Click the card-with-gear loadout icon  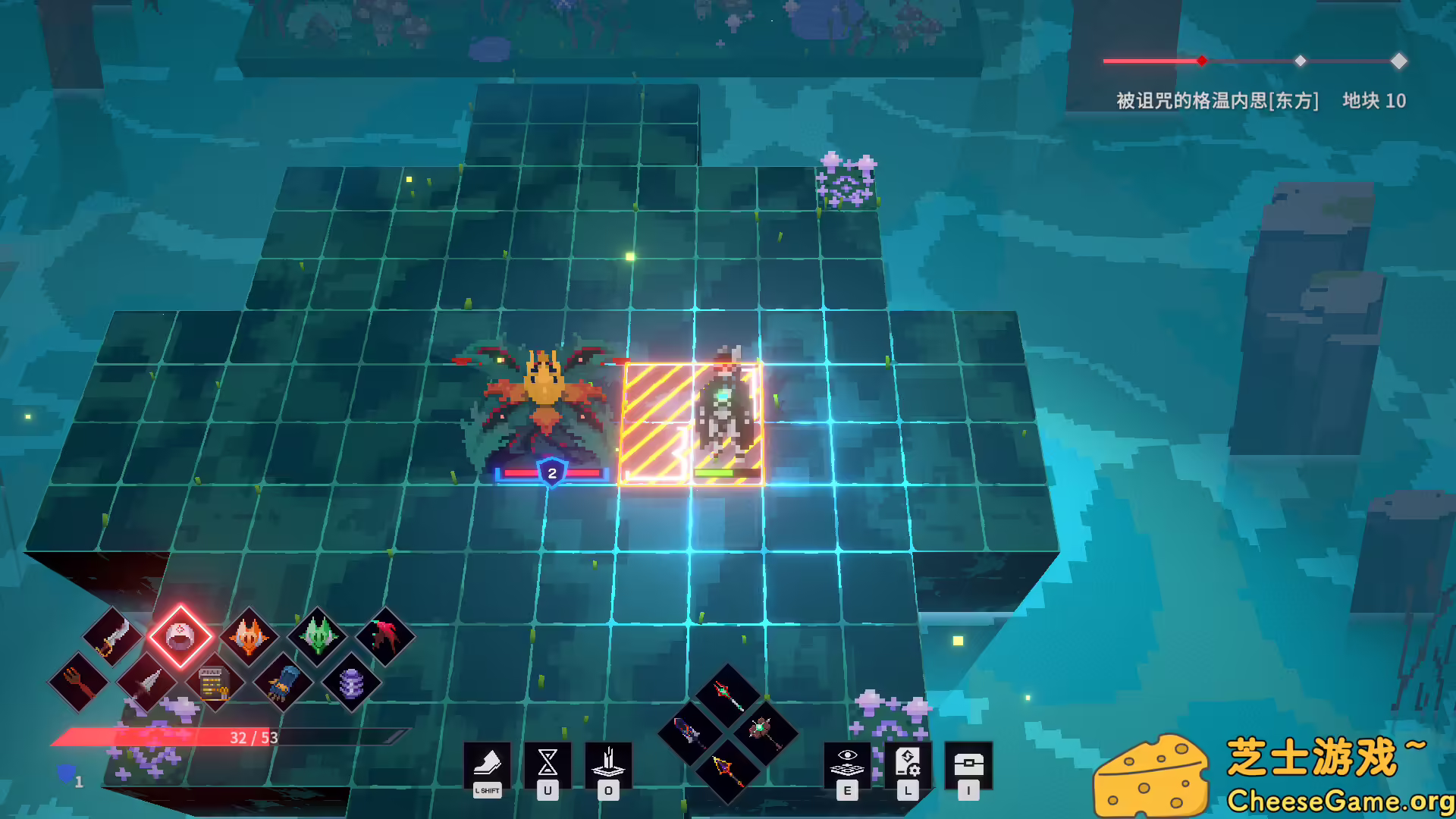pyautogui.click(x=908, y=764)
